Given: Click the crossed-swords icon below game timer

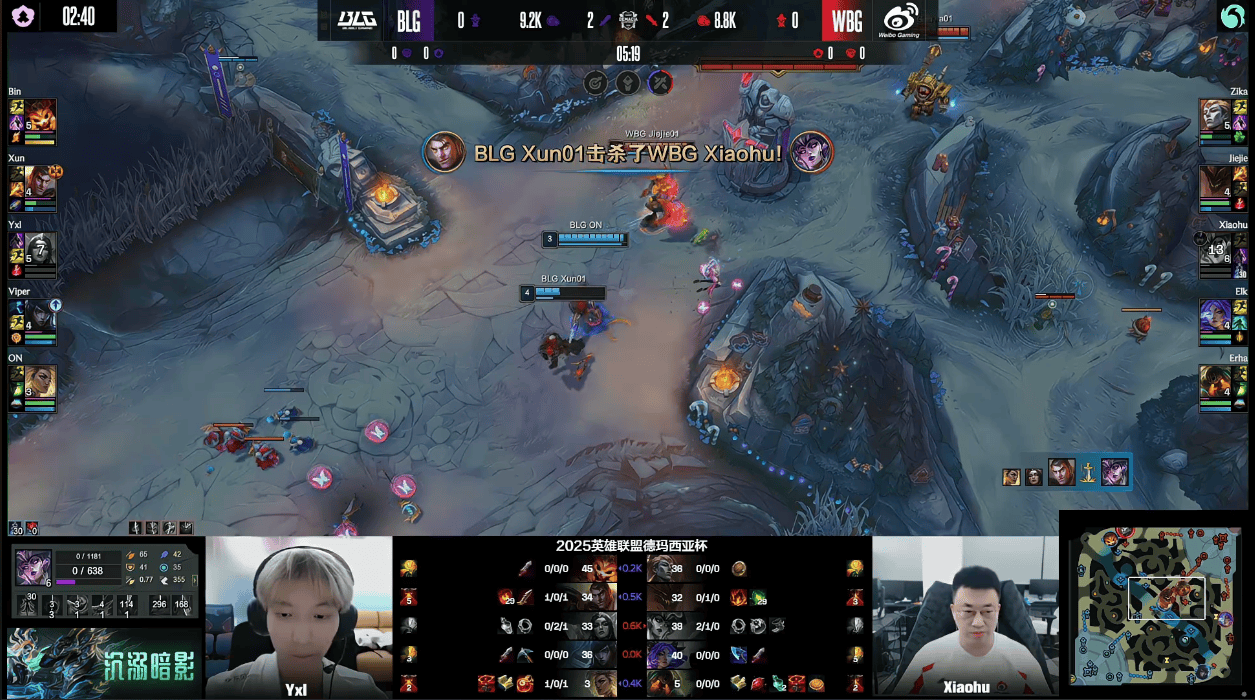Looking at the screenshot, I should [x=659, y=83].
